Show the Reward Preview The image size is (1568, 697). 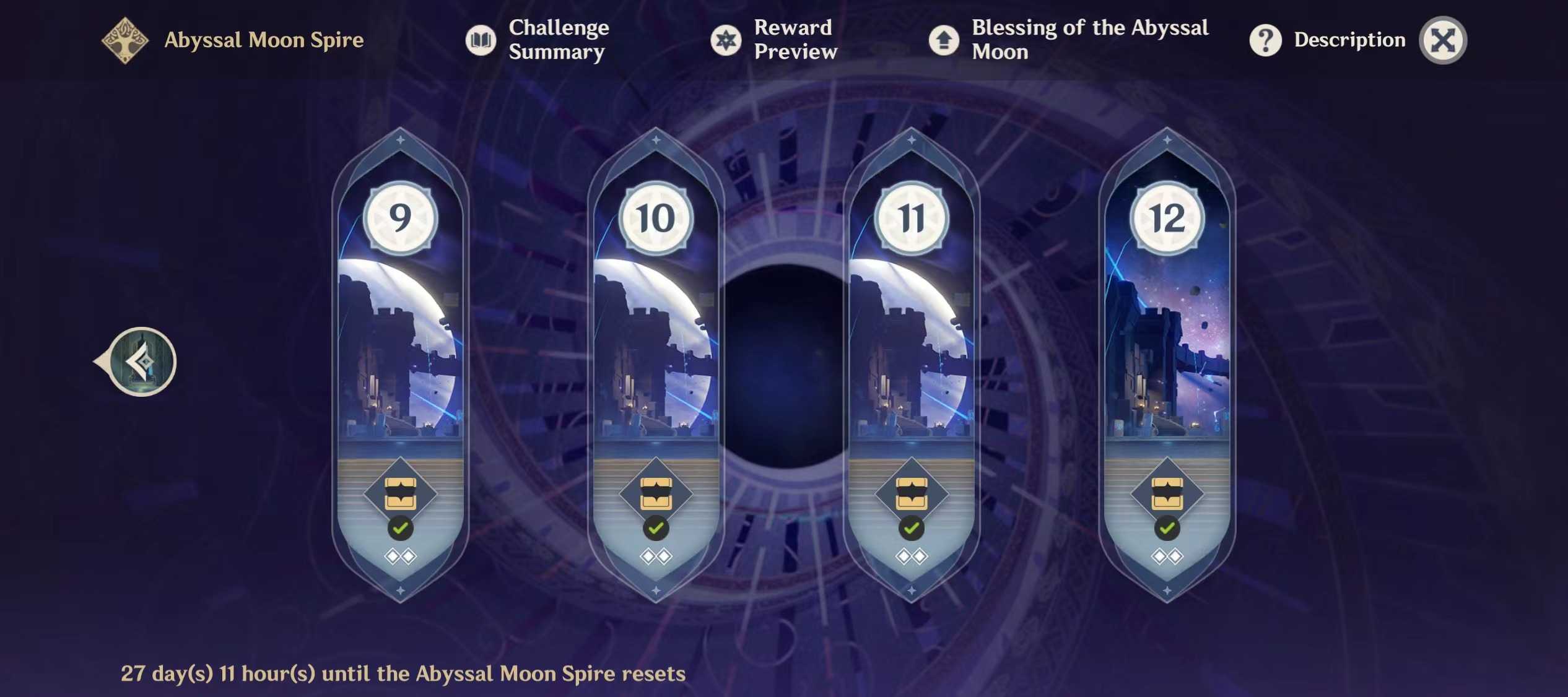(774, 40)
